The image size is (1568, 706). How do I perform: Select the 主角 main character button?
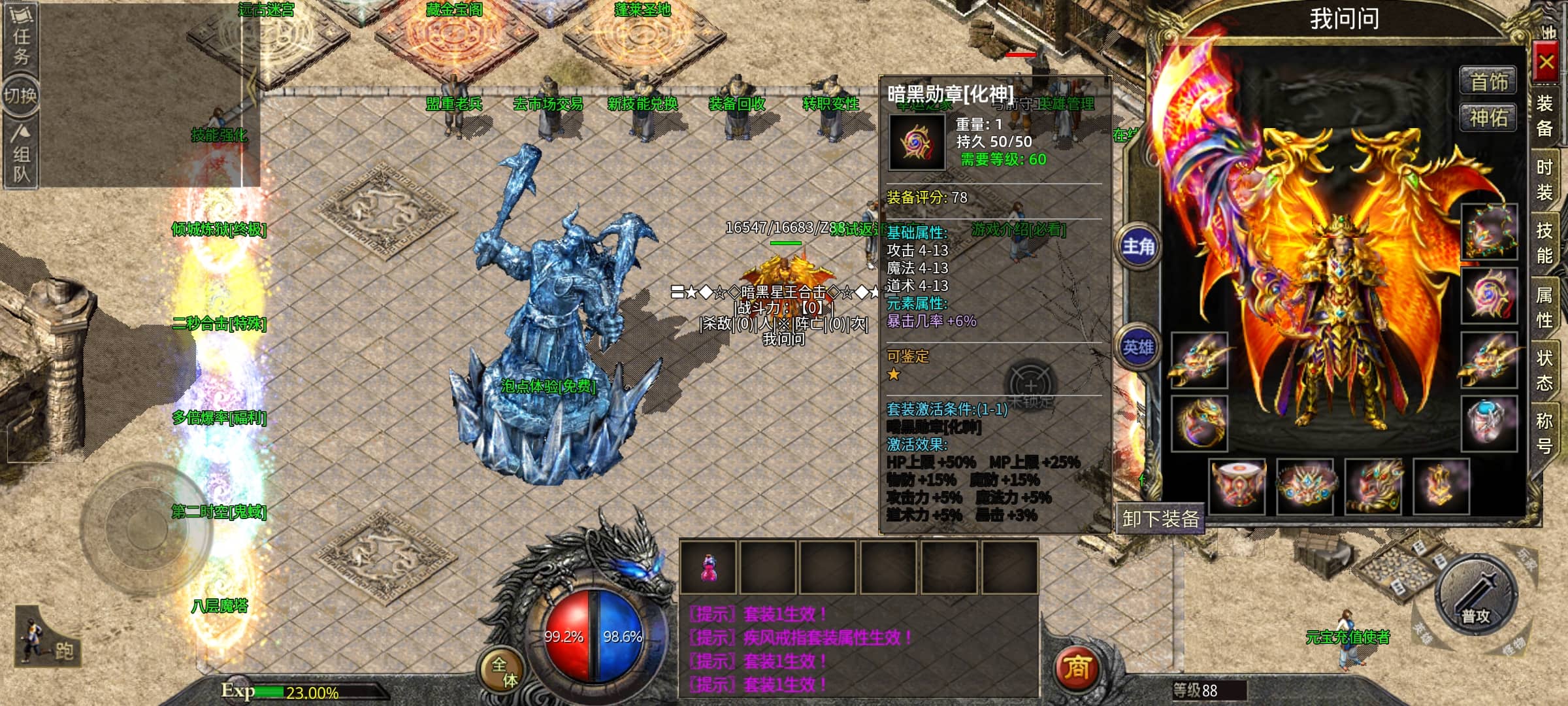point(1138,246)
